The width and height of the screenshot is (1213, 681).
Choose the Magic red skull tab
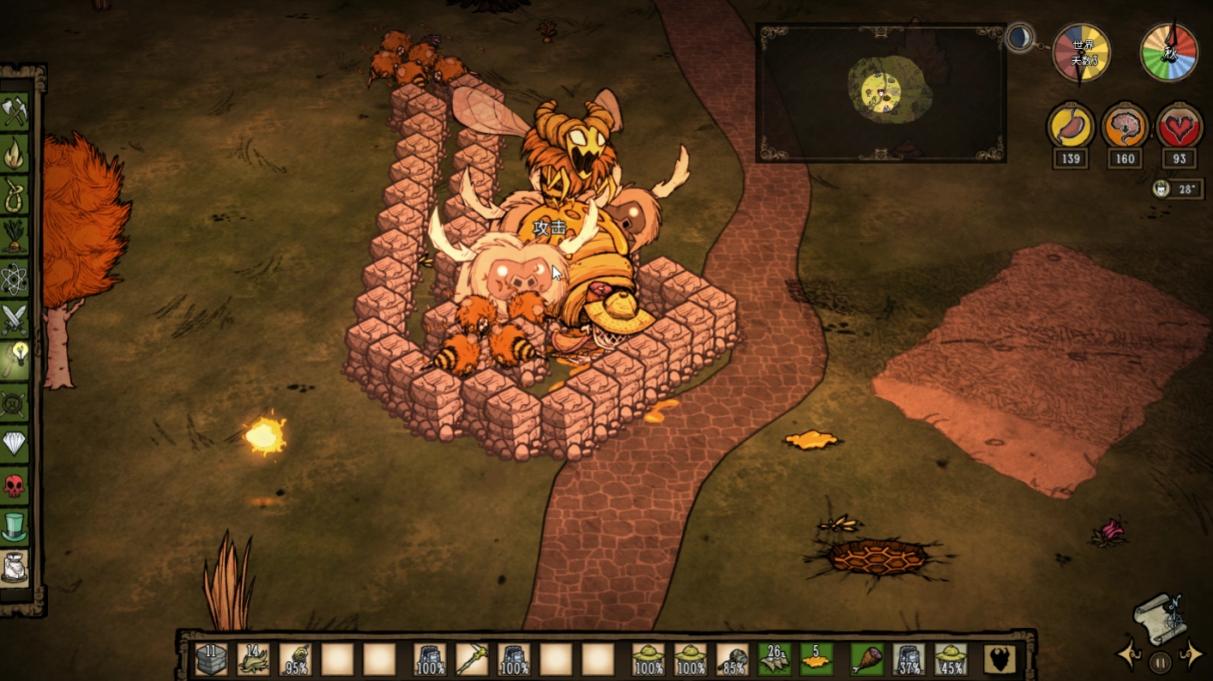pyautogui.click(x=14, y=485)
